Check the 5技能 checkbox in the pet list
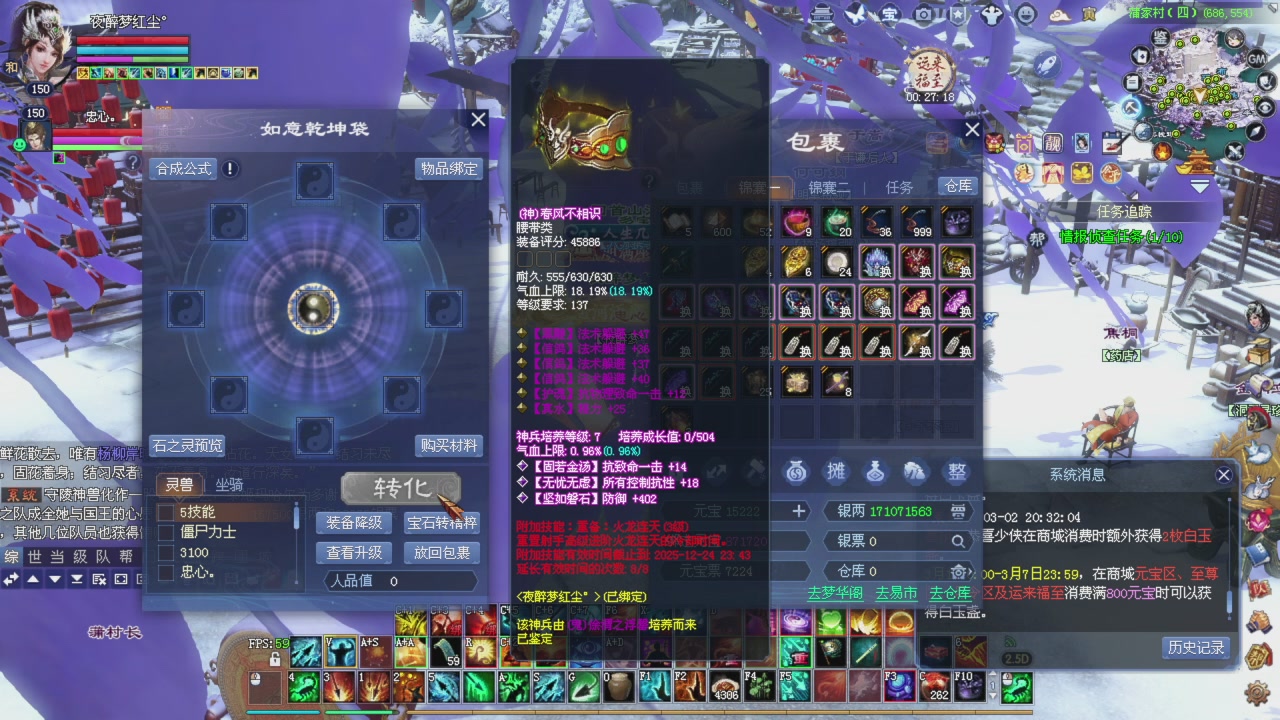The image size is (1280, 720). (x=166, y=513)
